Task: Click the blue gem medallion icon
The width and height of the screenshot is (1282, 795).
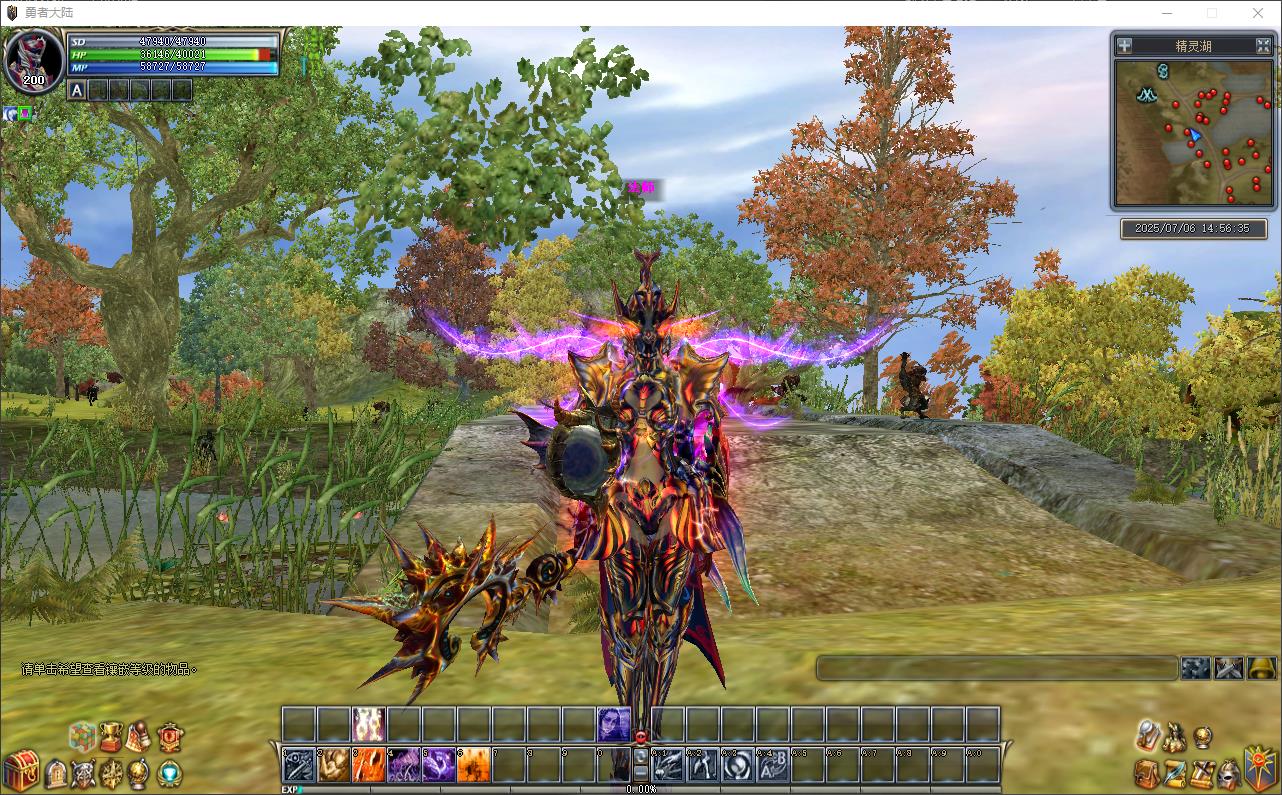Action: [170, 774]
